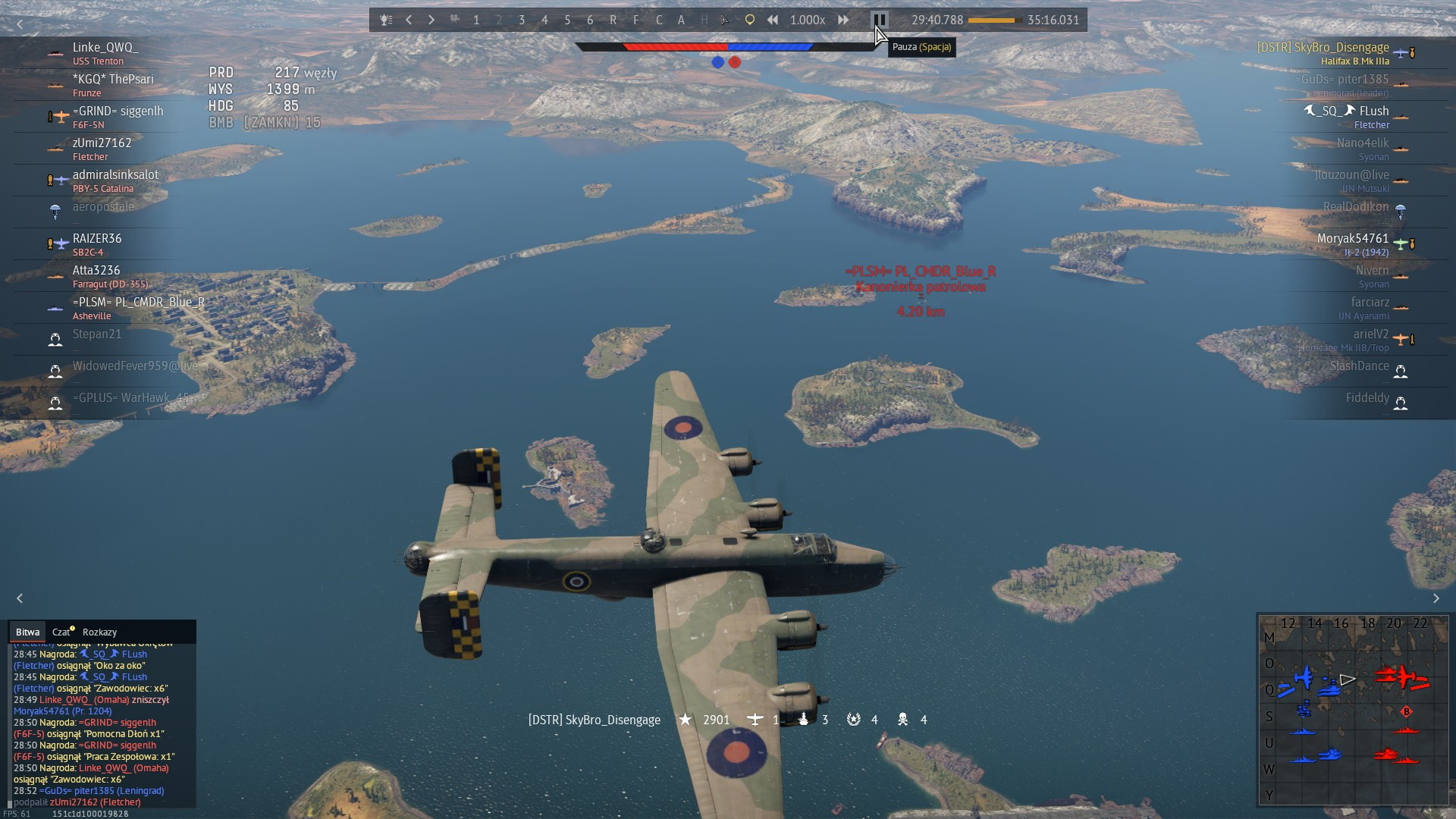
Task: Select camera view number 3
Action: click(x=522, y=20)
